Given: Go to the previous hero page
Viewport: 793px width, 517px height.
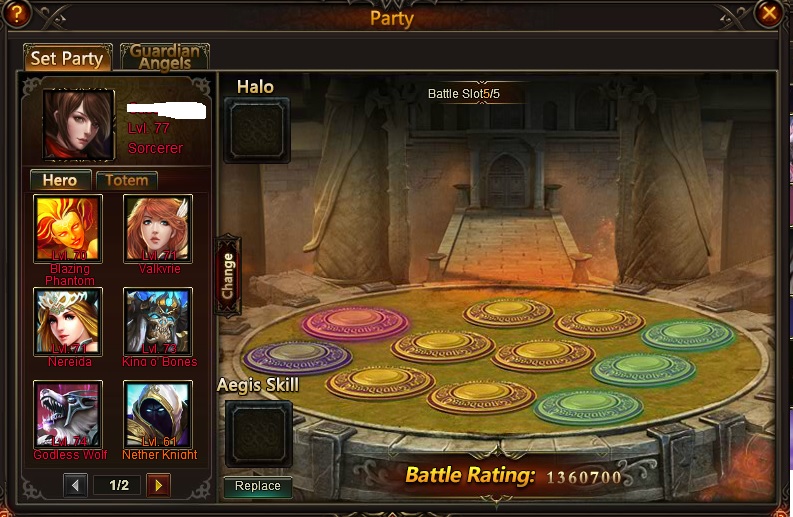Looking at the screenshot, I should tap(76, 486).
